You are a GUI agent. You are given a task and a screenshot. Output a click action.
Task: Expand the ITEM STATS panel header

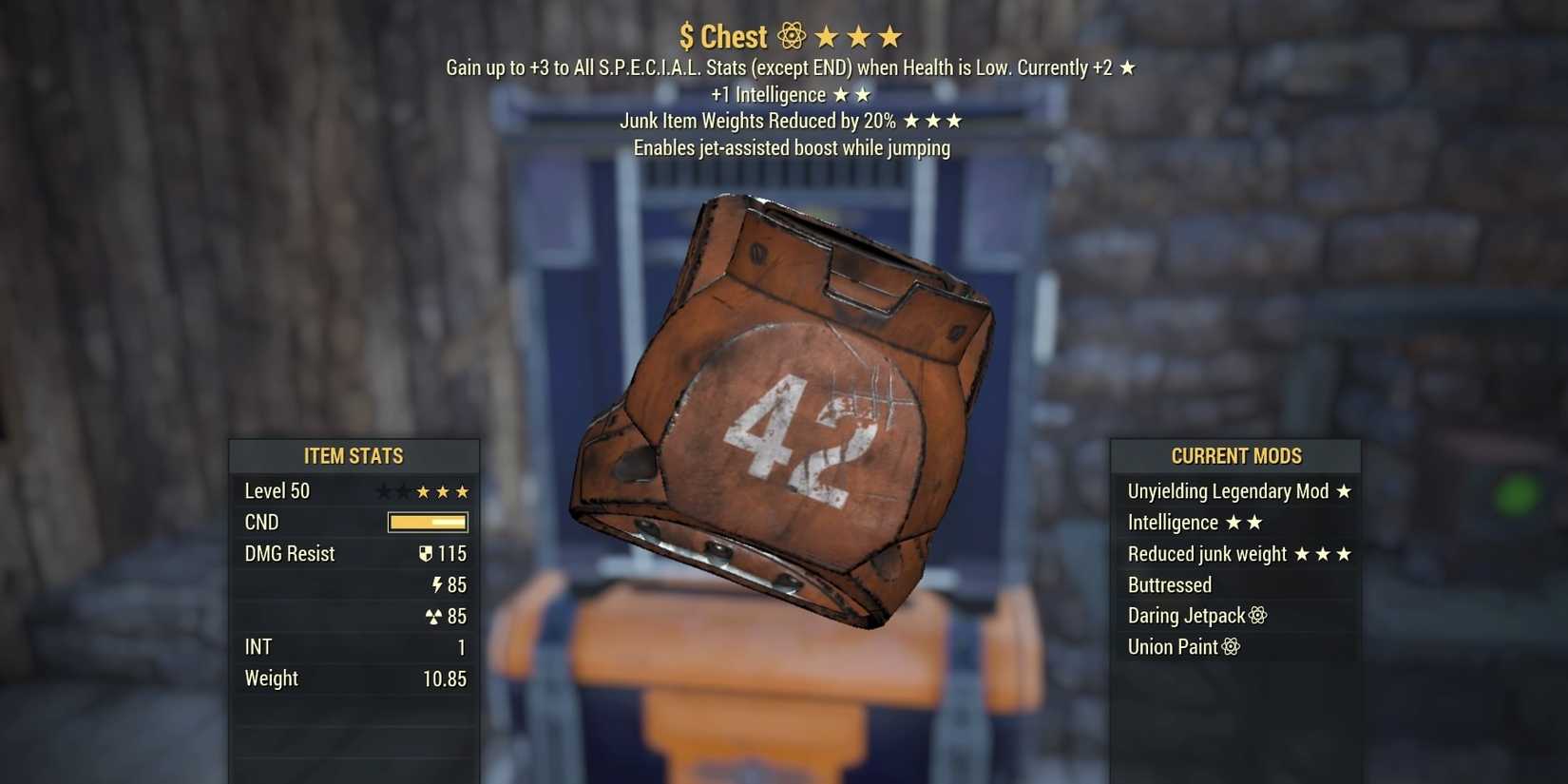click(354, 456)
